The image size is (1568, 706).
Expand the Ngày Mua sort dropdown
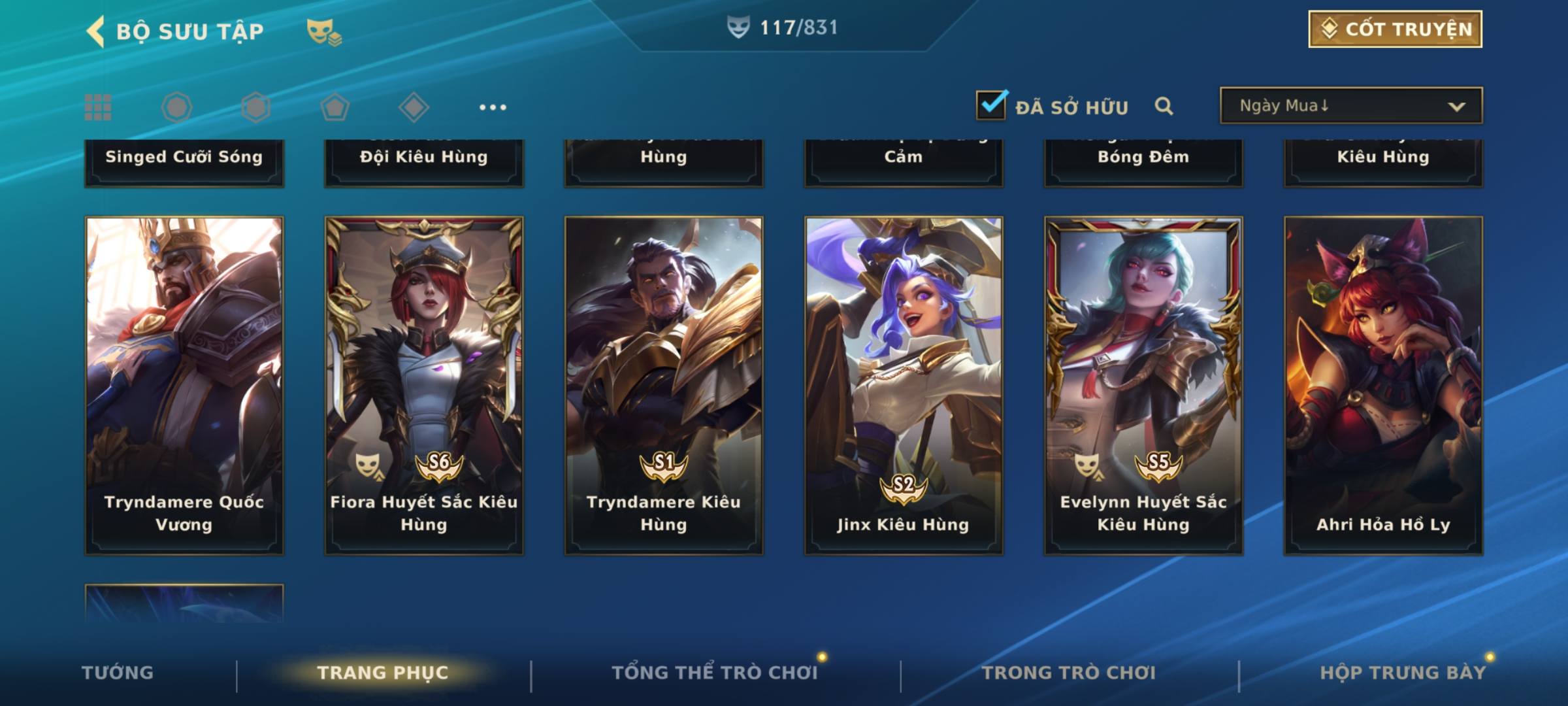pos(1350,106)
